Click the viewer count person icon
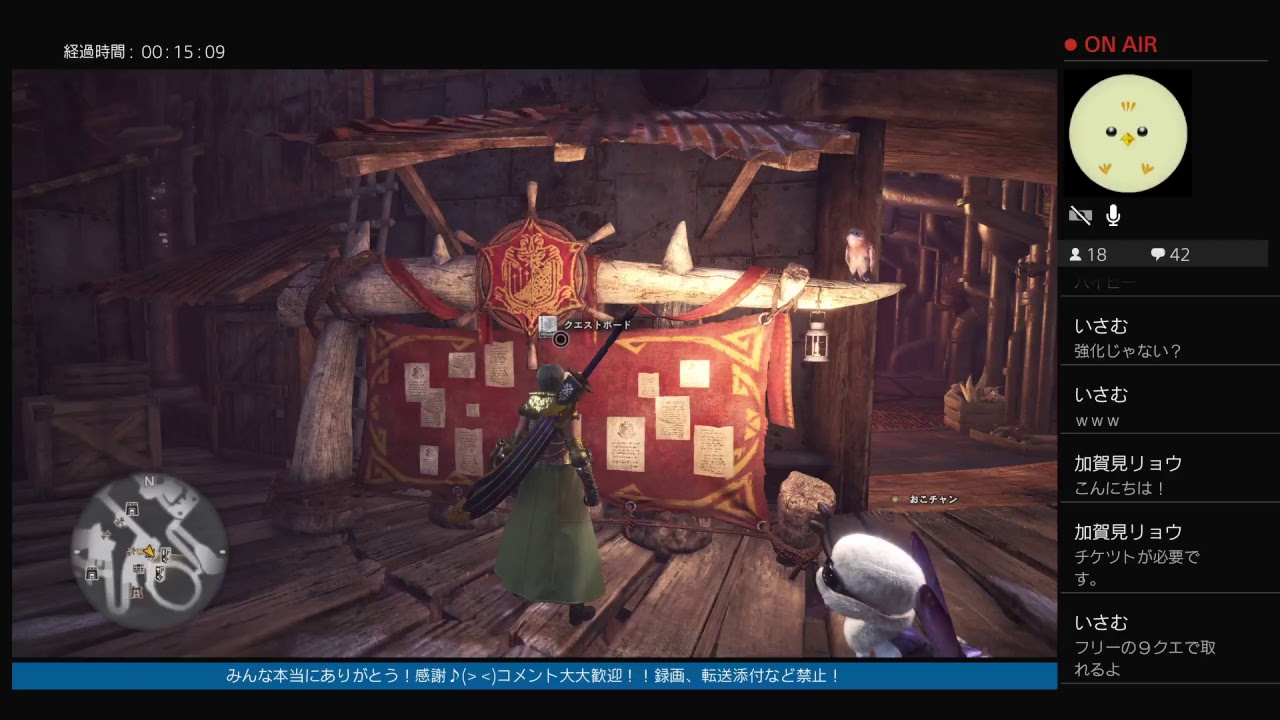 1074,254
